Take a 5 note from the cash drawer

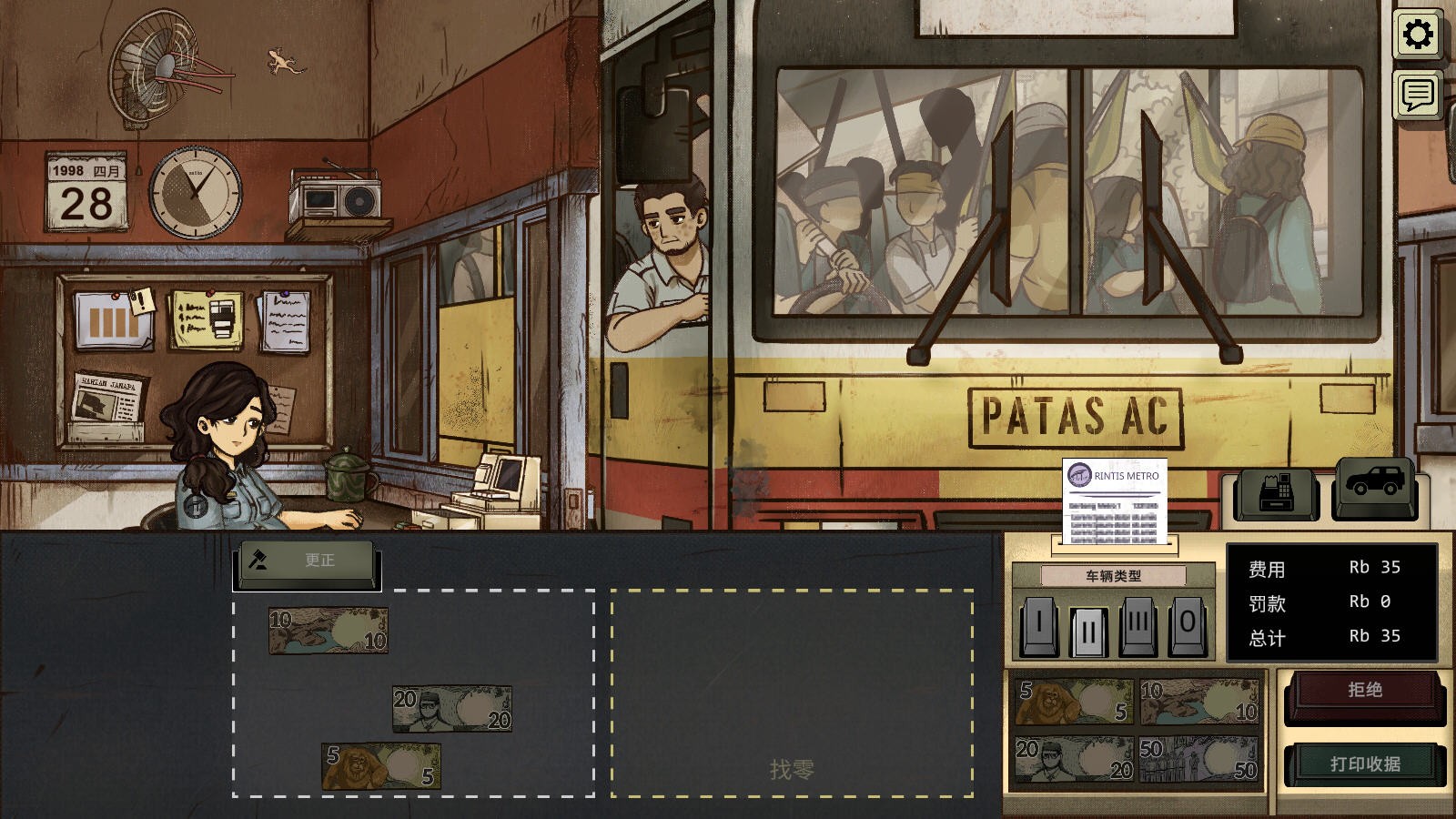pyautogui.click(x=1074, y=701)
